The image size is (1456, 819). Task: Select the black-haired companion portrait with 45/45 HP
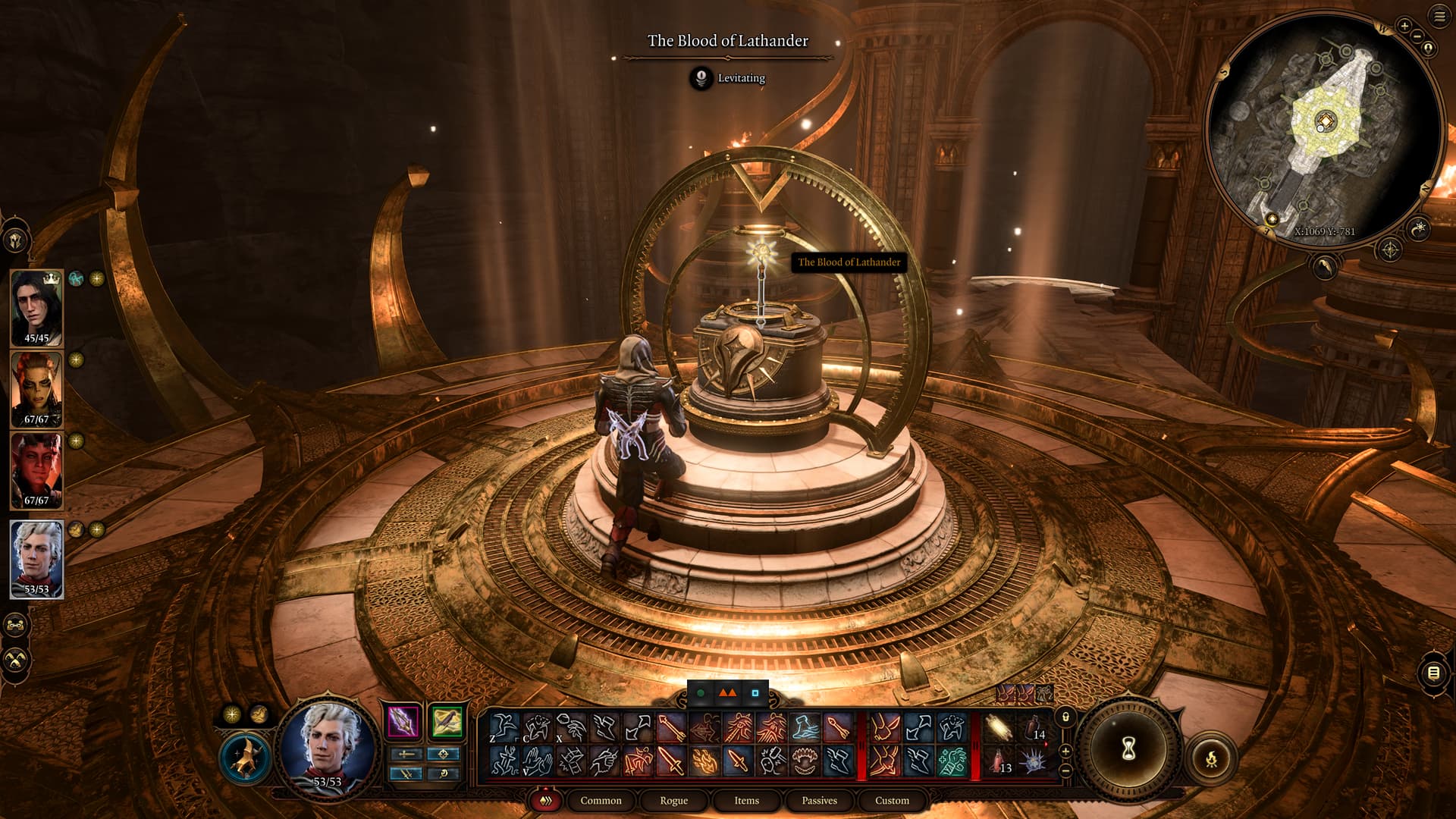[x=36, y=307]
